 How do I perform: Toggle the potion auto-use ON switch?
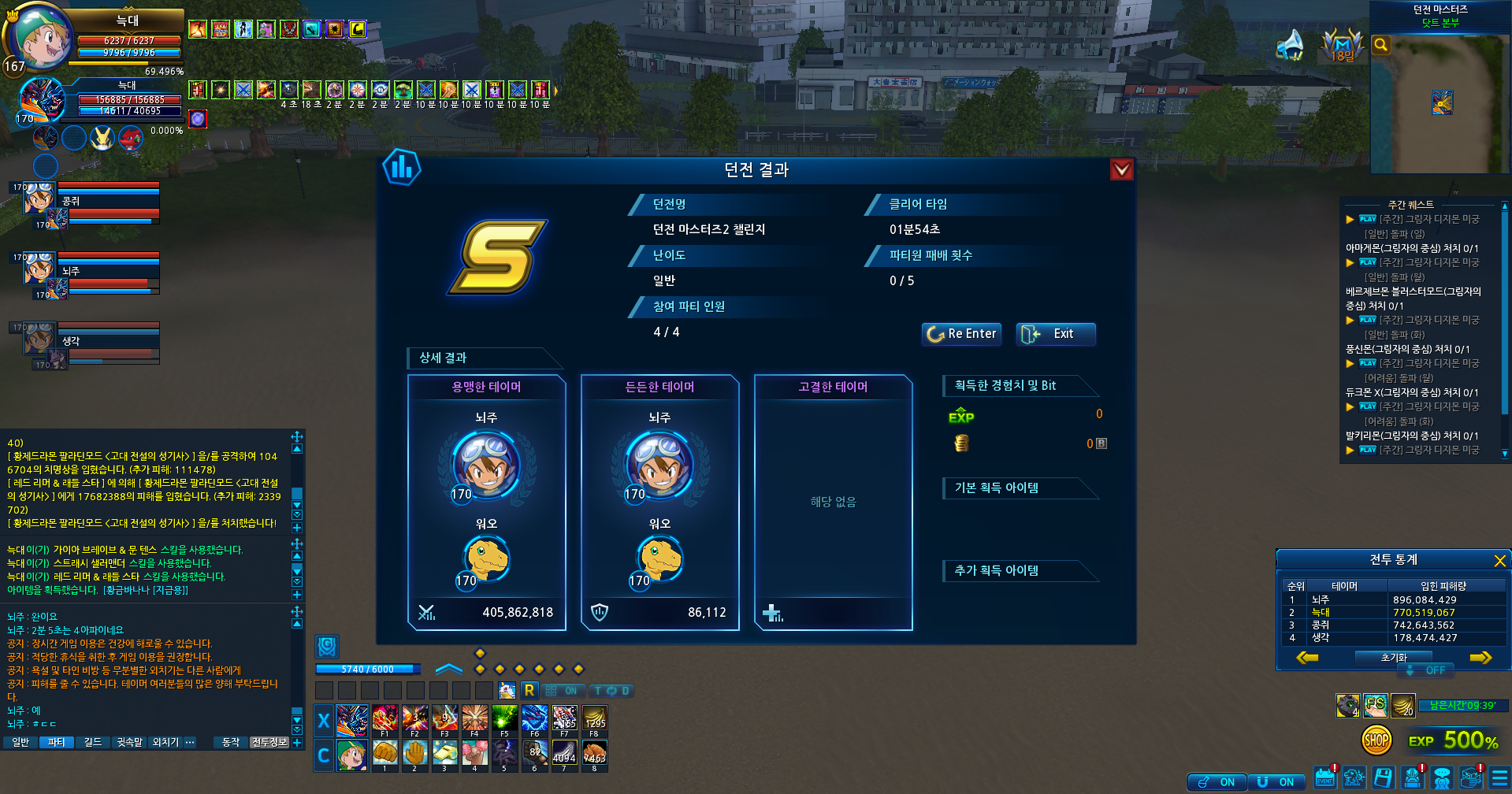coord(1217,781)
